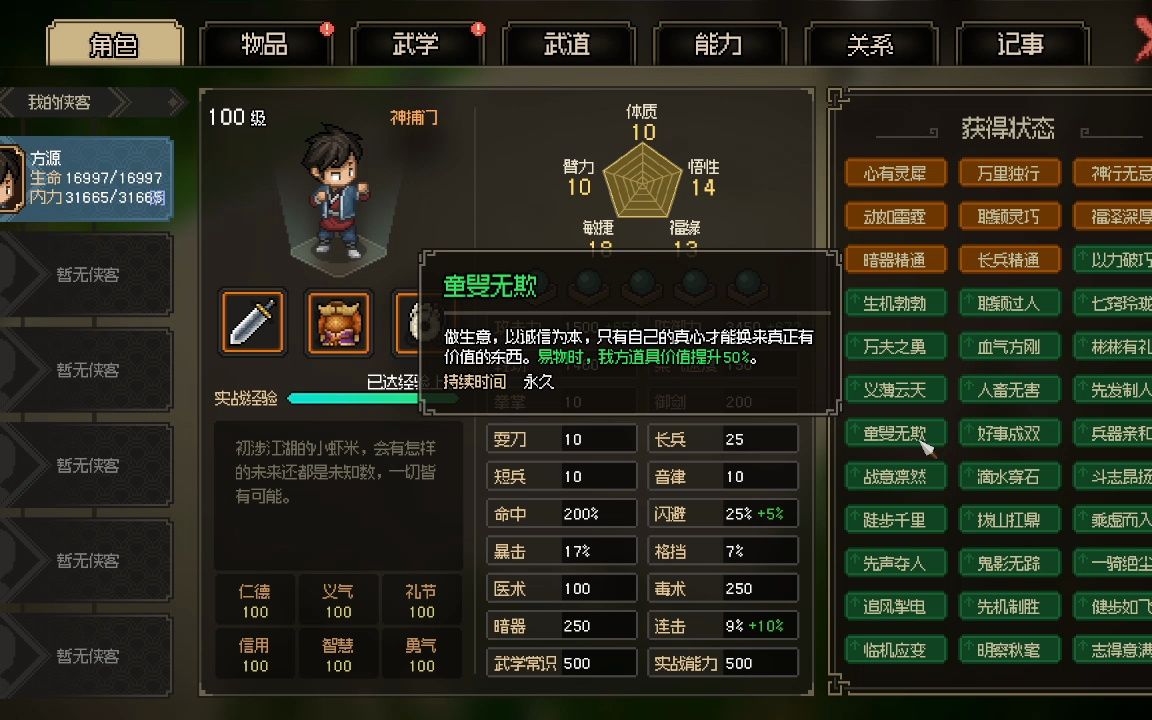Switch to the 物品 items tab
This screenshot has height=720, width=1152.
(265, 45)
